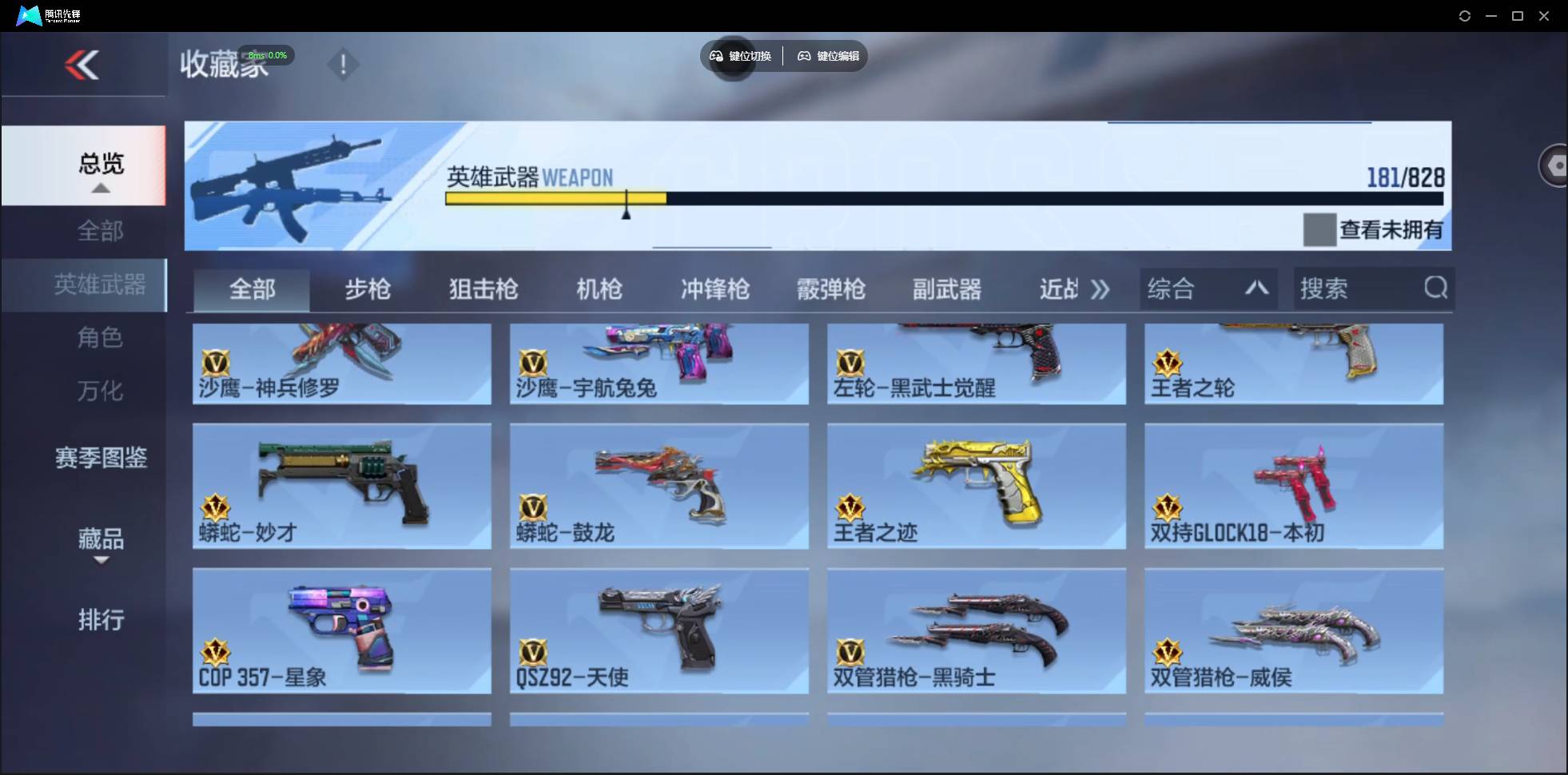This screenshot has width=1568, height=775.
Task: Open 排行 rankings from the sidebar
Action: [101, 620]
